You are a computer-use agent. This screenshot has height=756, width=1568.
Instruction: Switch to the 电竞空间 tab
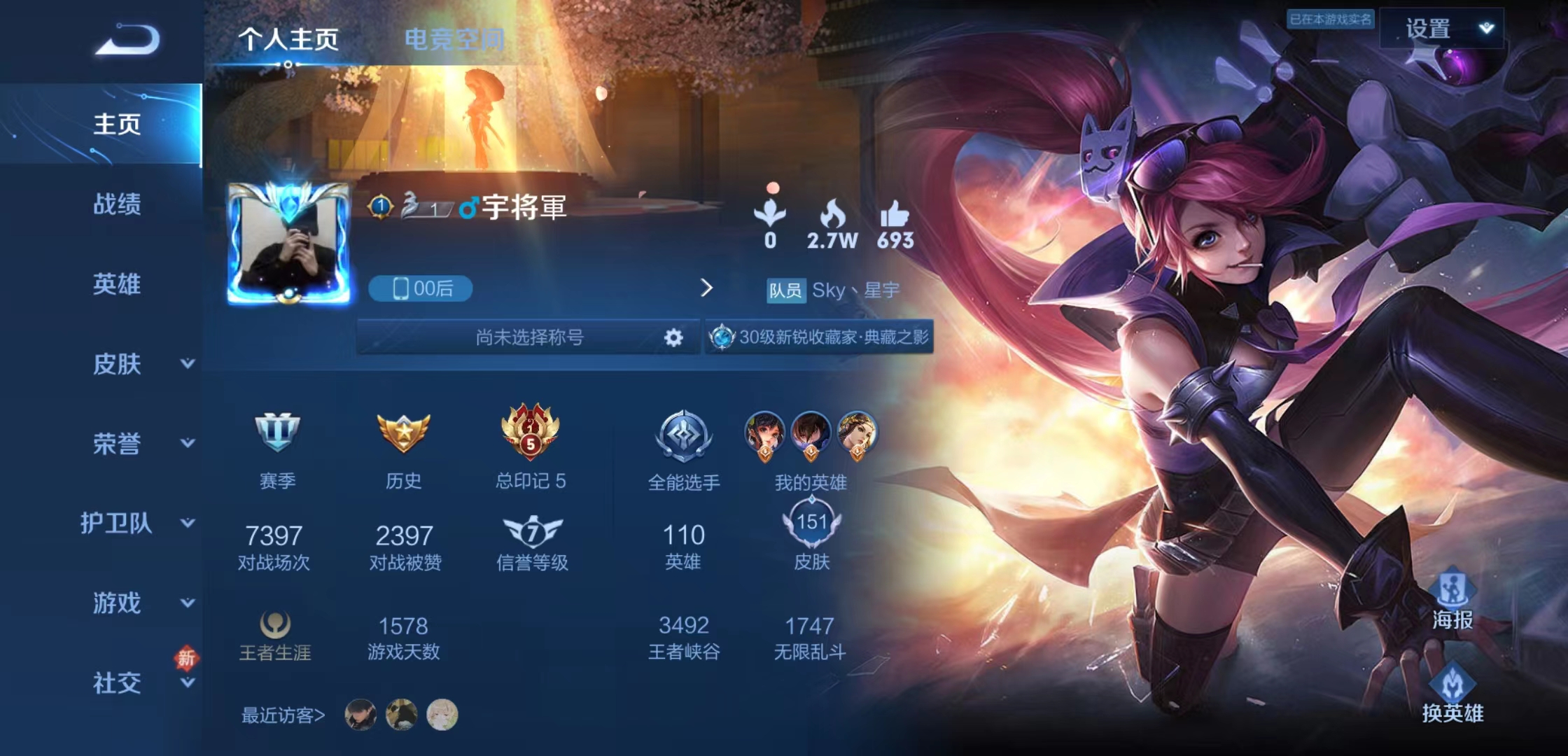(x=455, y=41)
